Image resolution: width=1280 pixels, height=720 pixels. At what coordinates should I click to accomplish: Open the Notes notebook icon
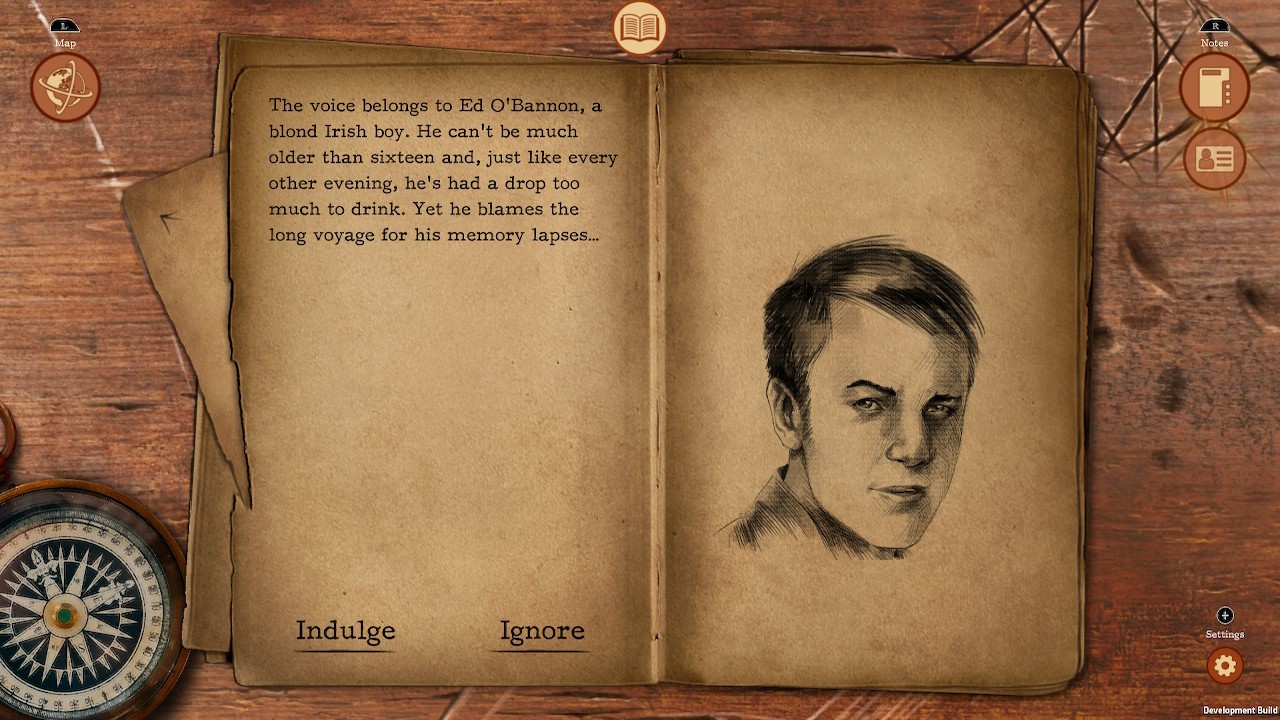click(1214, 89)
